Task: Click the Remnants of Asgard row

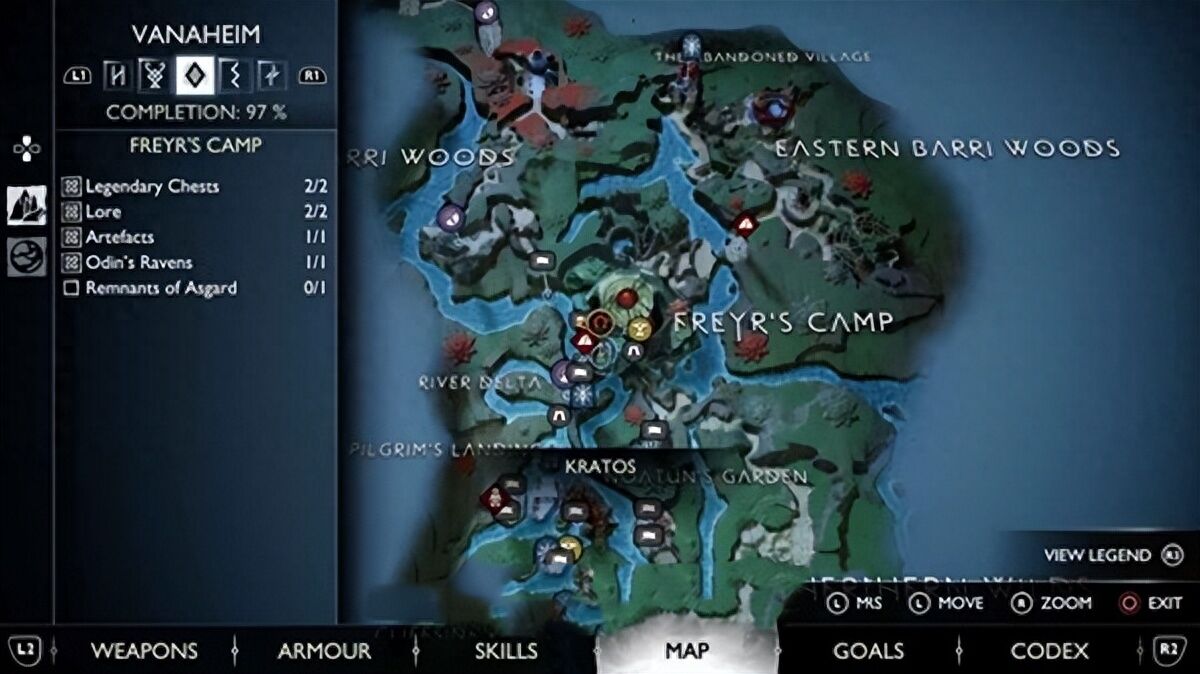Action: pos(196,288)
